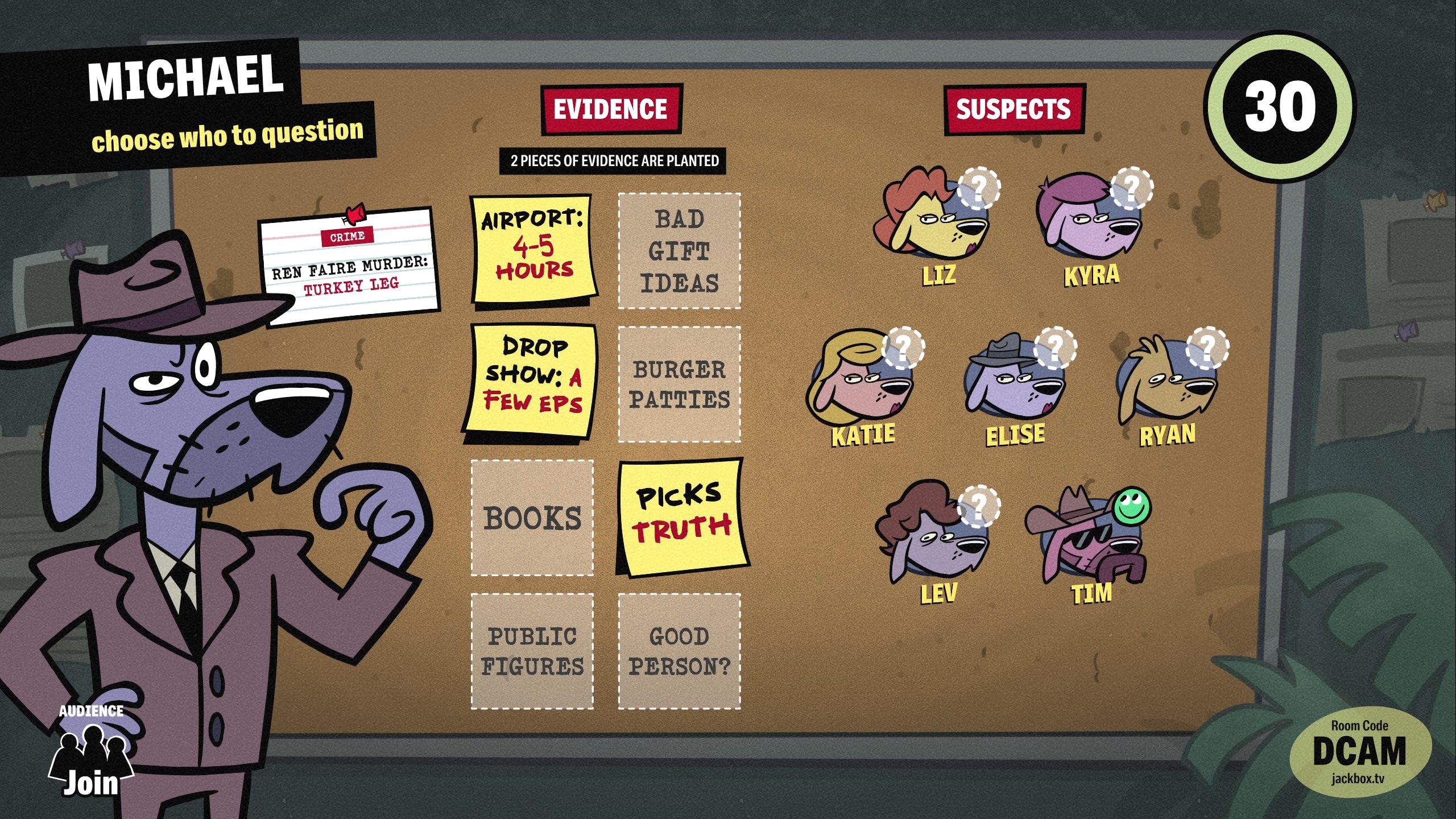Choose the Burger Patties evidence slot
Viewport: 1456px width, 819px height.
point(680,384)
